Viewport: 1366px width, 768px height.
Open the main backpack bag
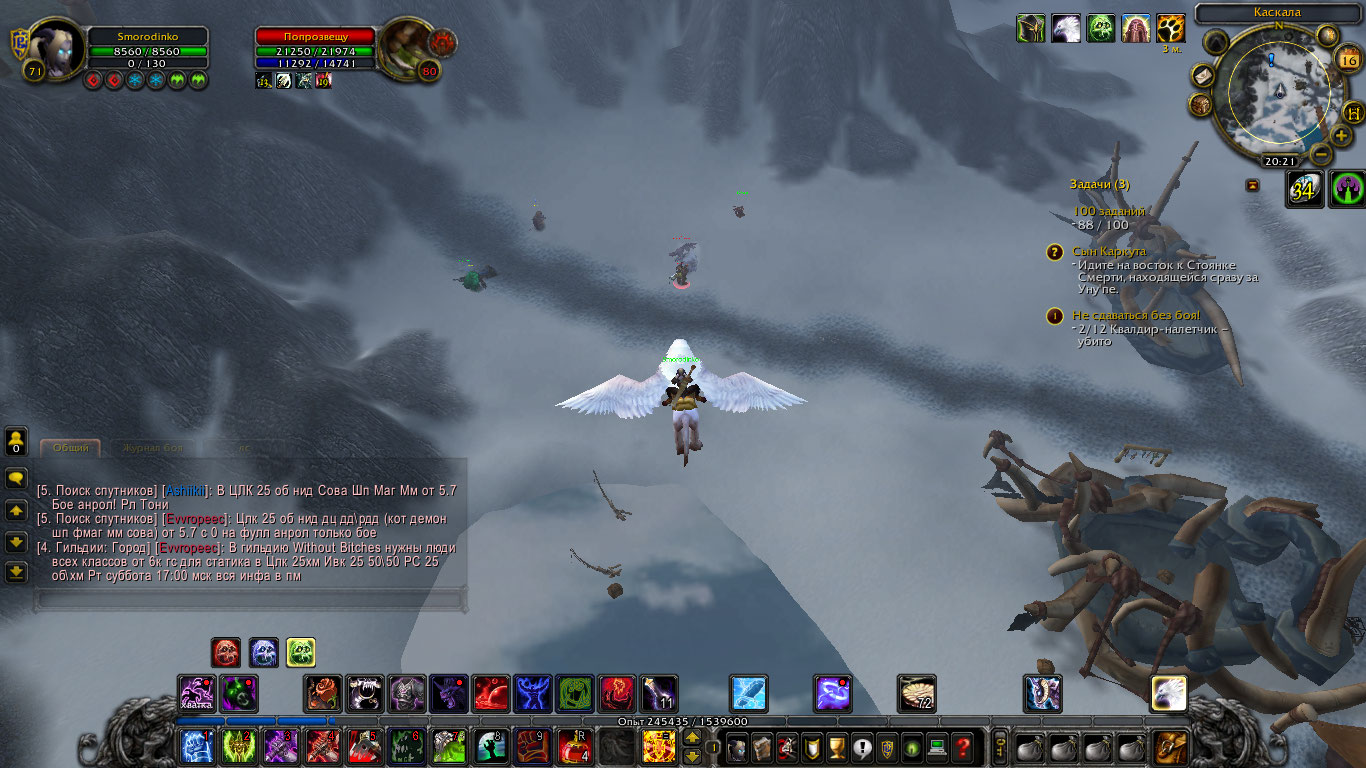1171,746
